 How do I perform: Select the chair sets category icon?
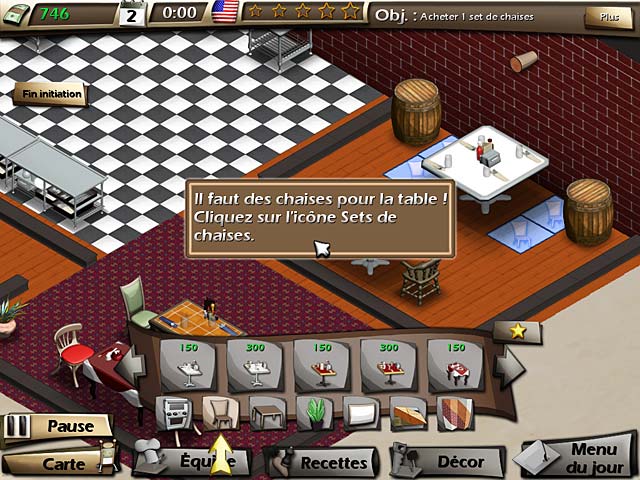tap(220, 412)
